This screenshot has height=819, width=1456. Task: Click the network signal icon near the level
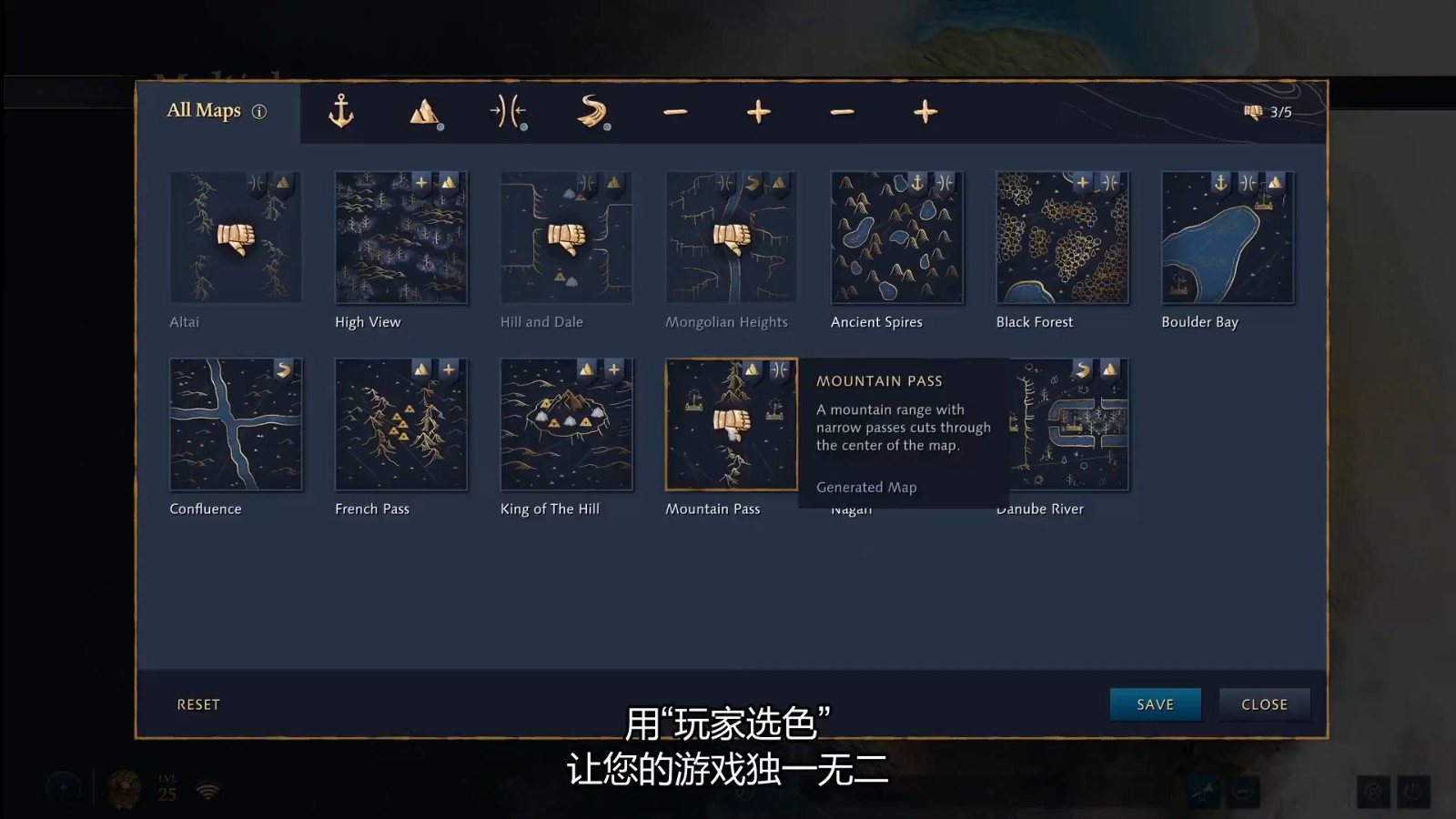207,792
